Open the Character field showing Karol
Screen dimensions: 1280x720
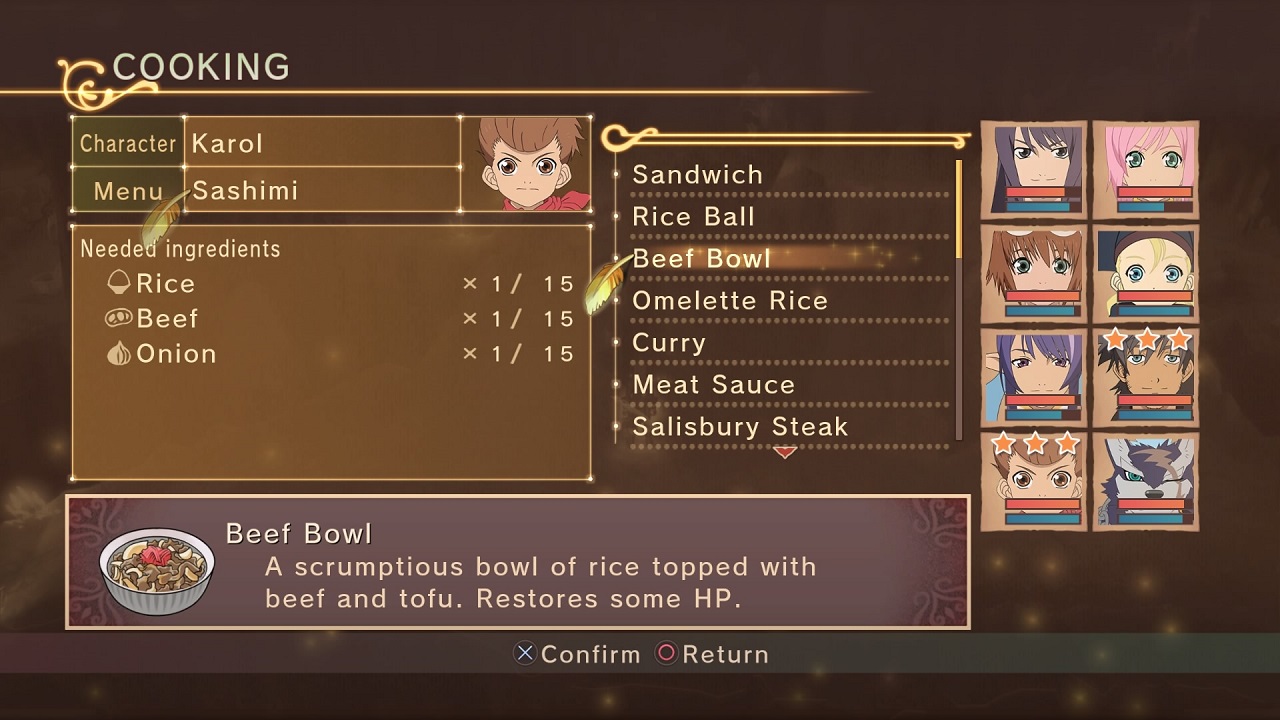coord(323,143)
